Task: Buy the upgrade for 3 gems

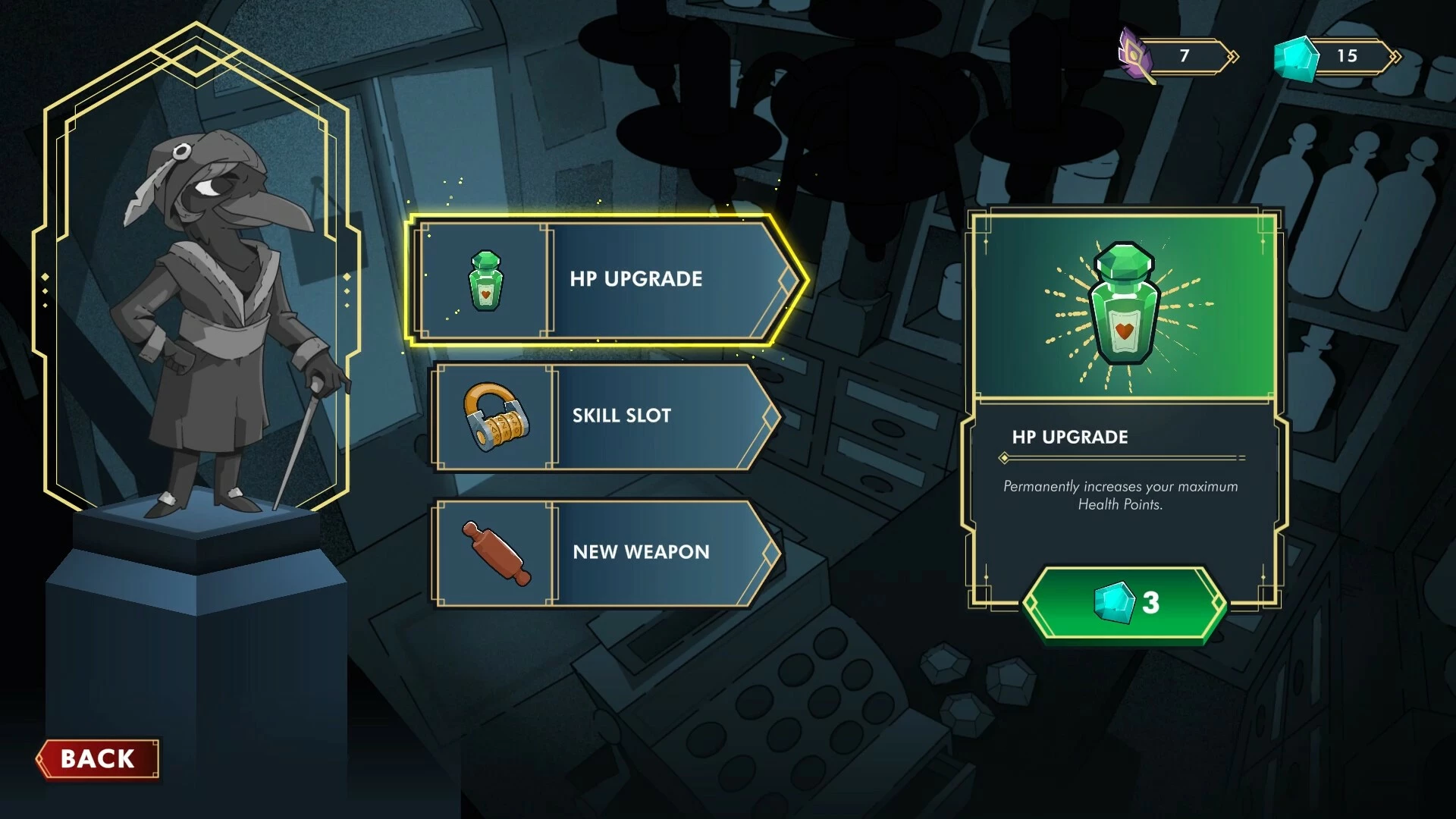Action: point(1125,604)
